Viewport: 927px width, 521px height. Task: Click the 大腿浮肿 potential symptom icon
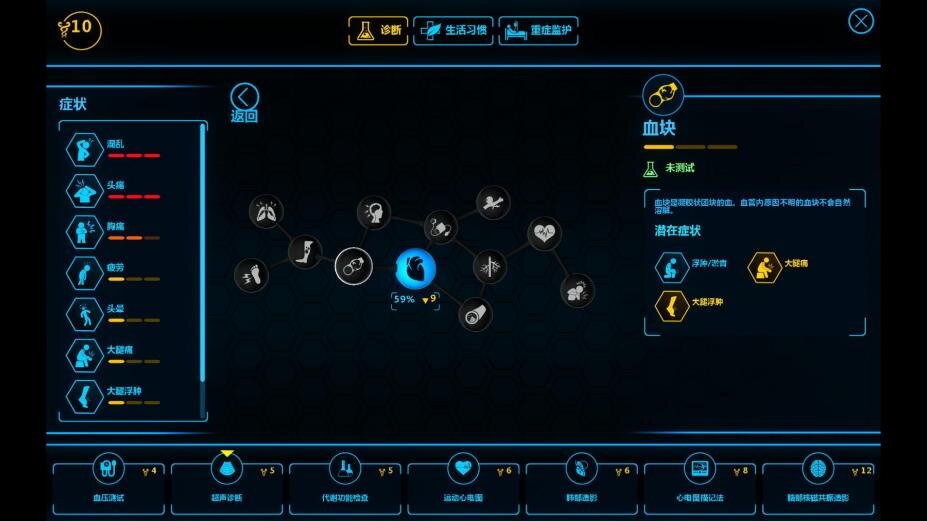672,306
